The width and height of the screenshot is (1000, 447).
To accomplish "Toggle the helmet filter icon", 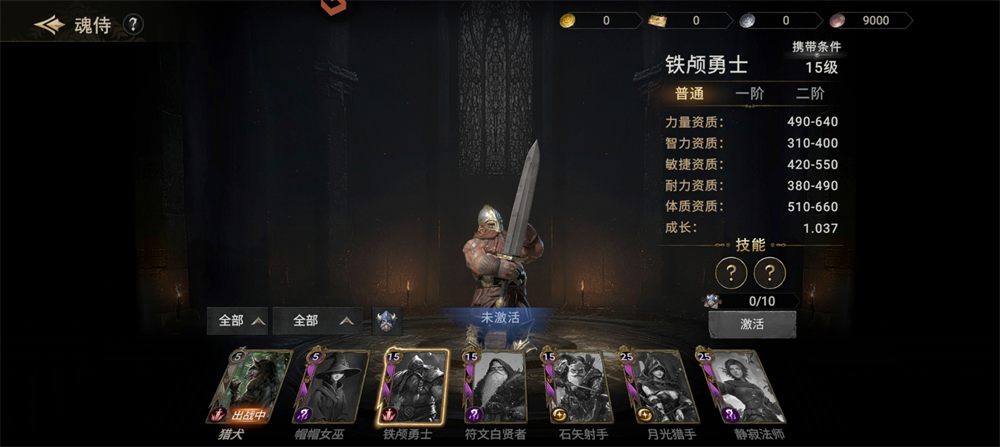I will pos(387,321).
